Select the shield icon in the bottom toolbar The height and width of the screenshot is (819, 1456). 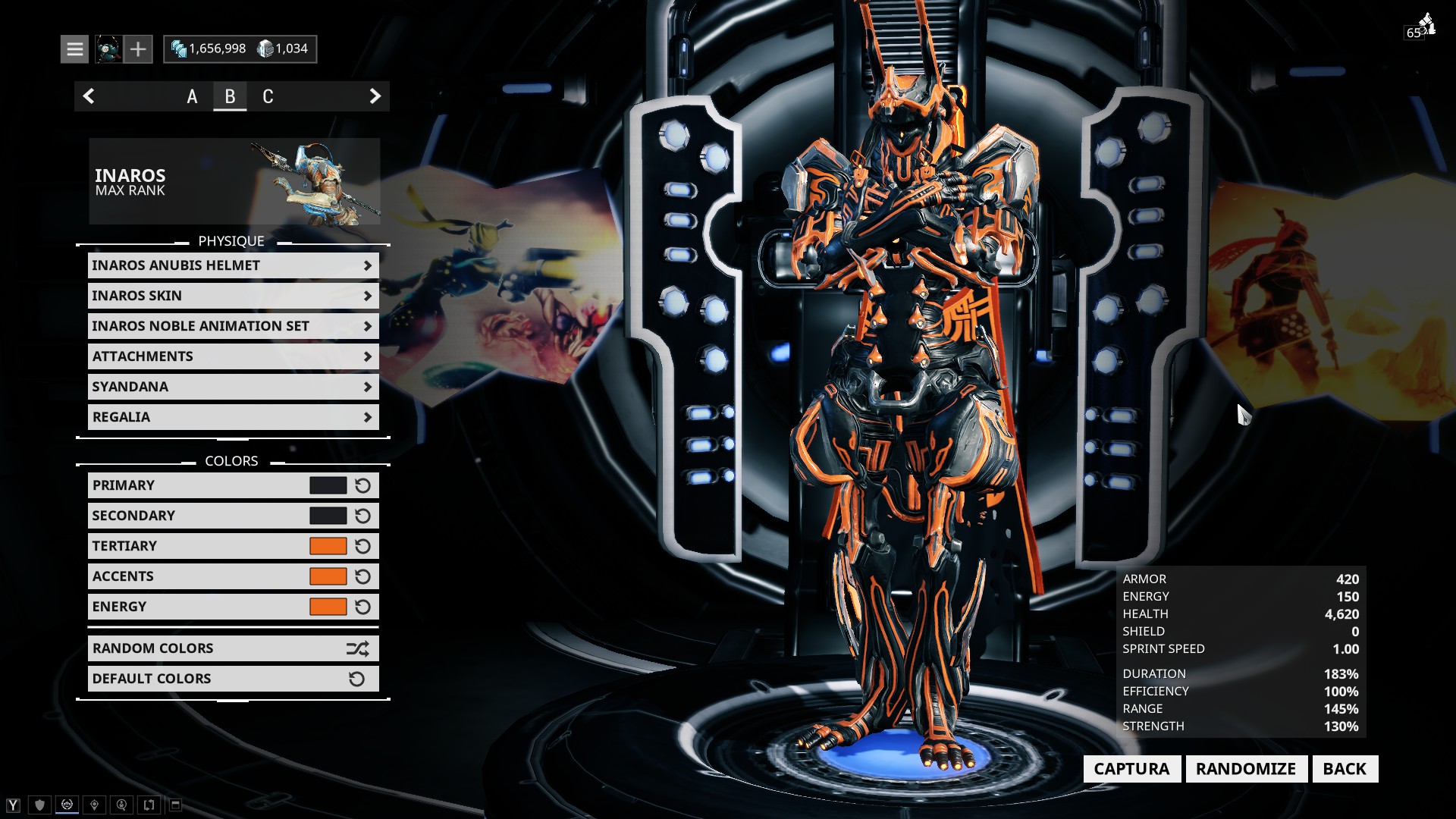40,805
